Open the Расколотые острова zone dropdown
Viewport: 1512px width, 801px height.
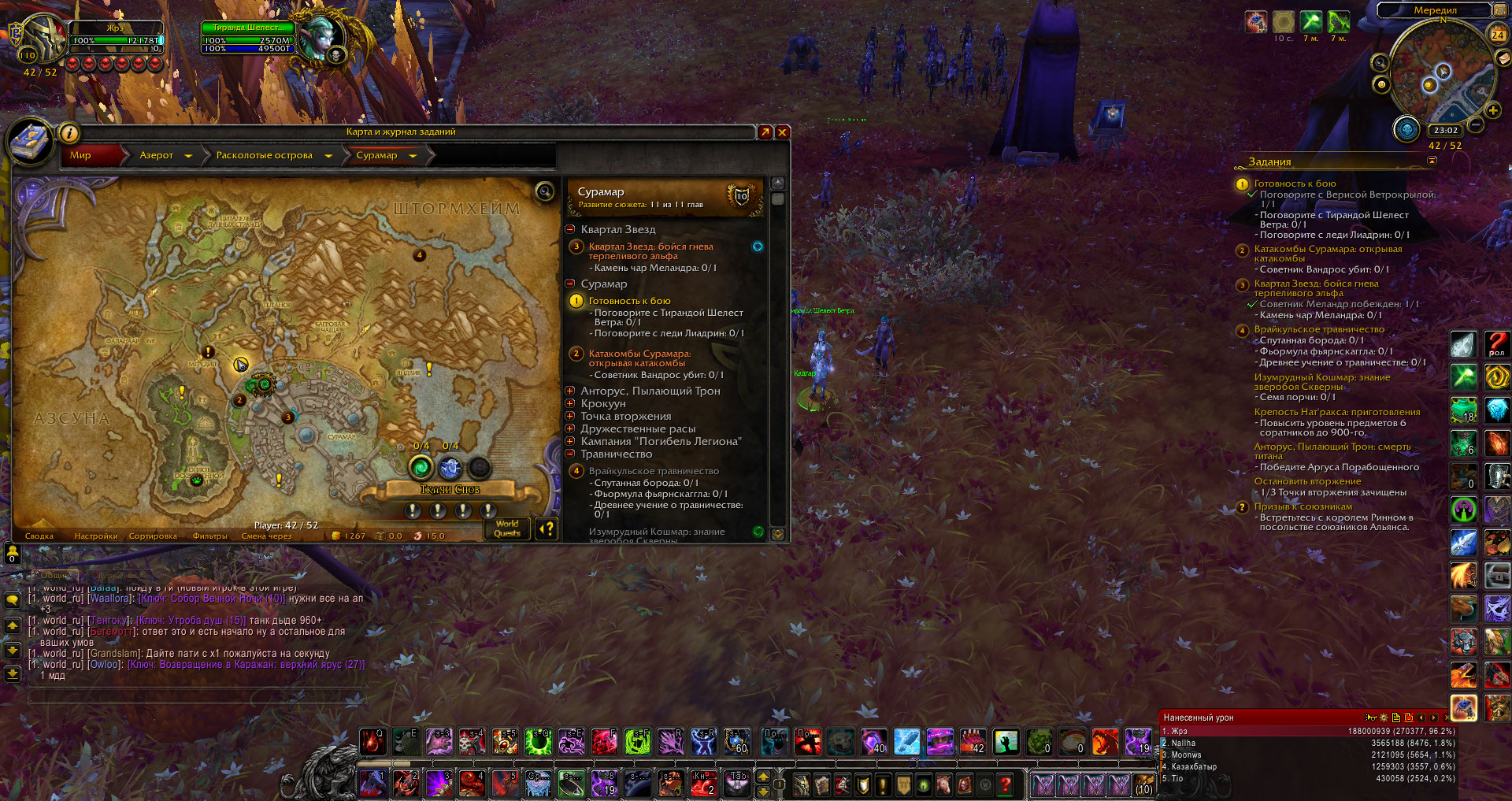tap(328, 156)
